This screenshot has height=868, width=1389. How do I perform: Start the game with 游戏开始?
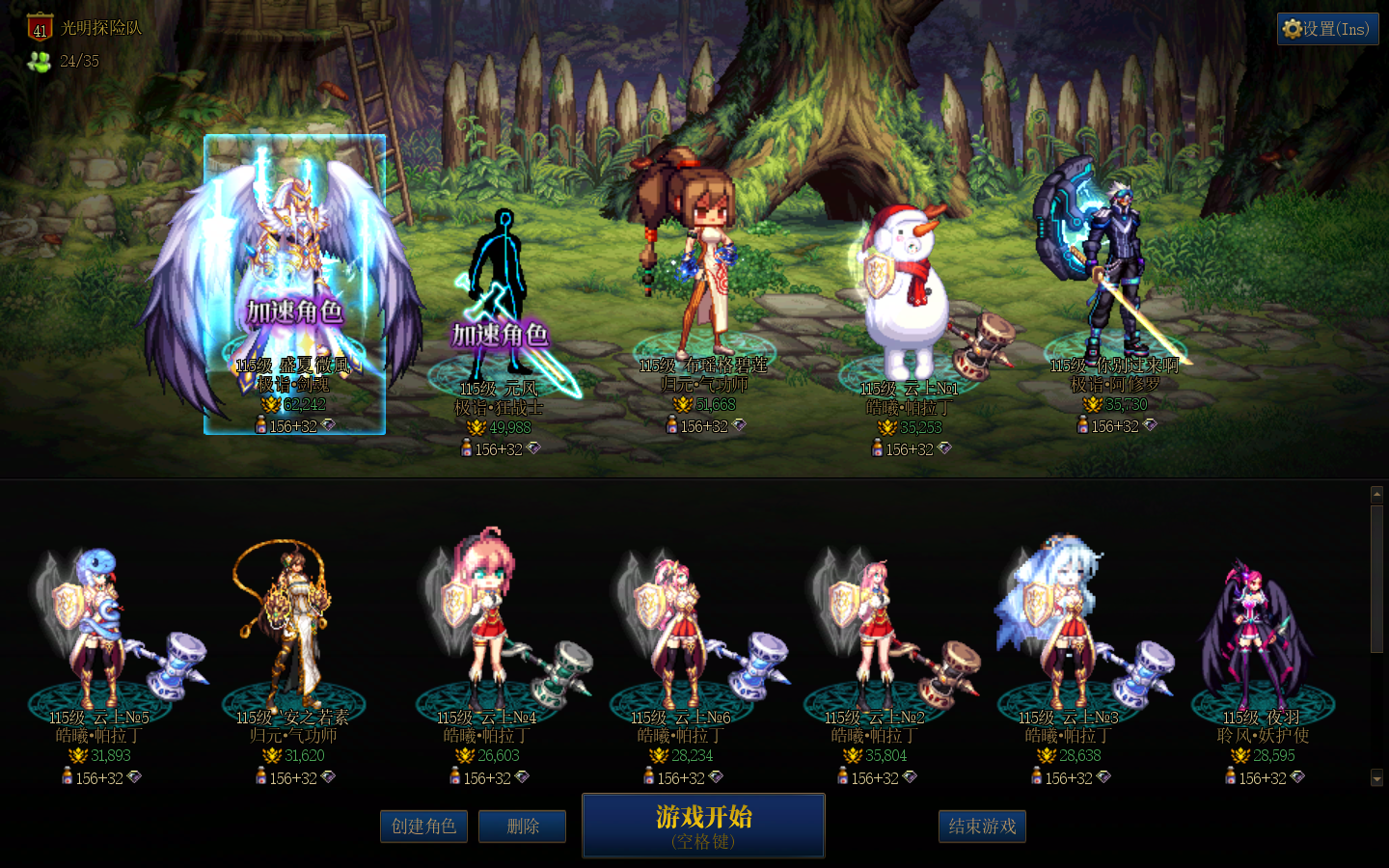[x=703, y=825]
